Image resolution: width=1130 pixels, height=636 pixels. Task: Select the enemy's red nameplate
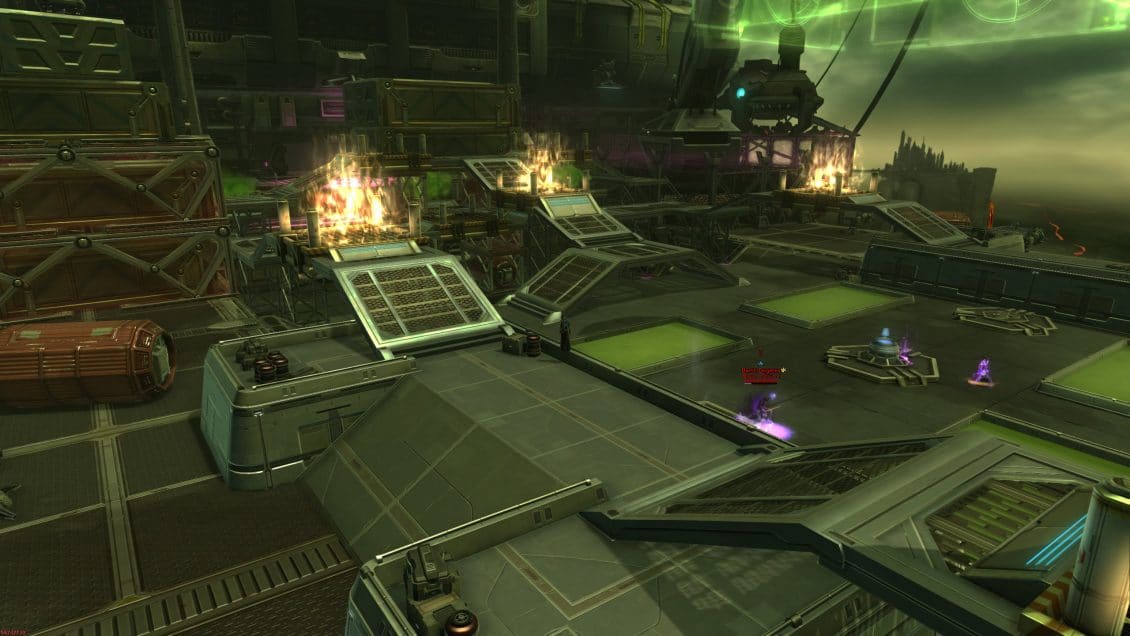click(760, 374)
